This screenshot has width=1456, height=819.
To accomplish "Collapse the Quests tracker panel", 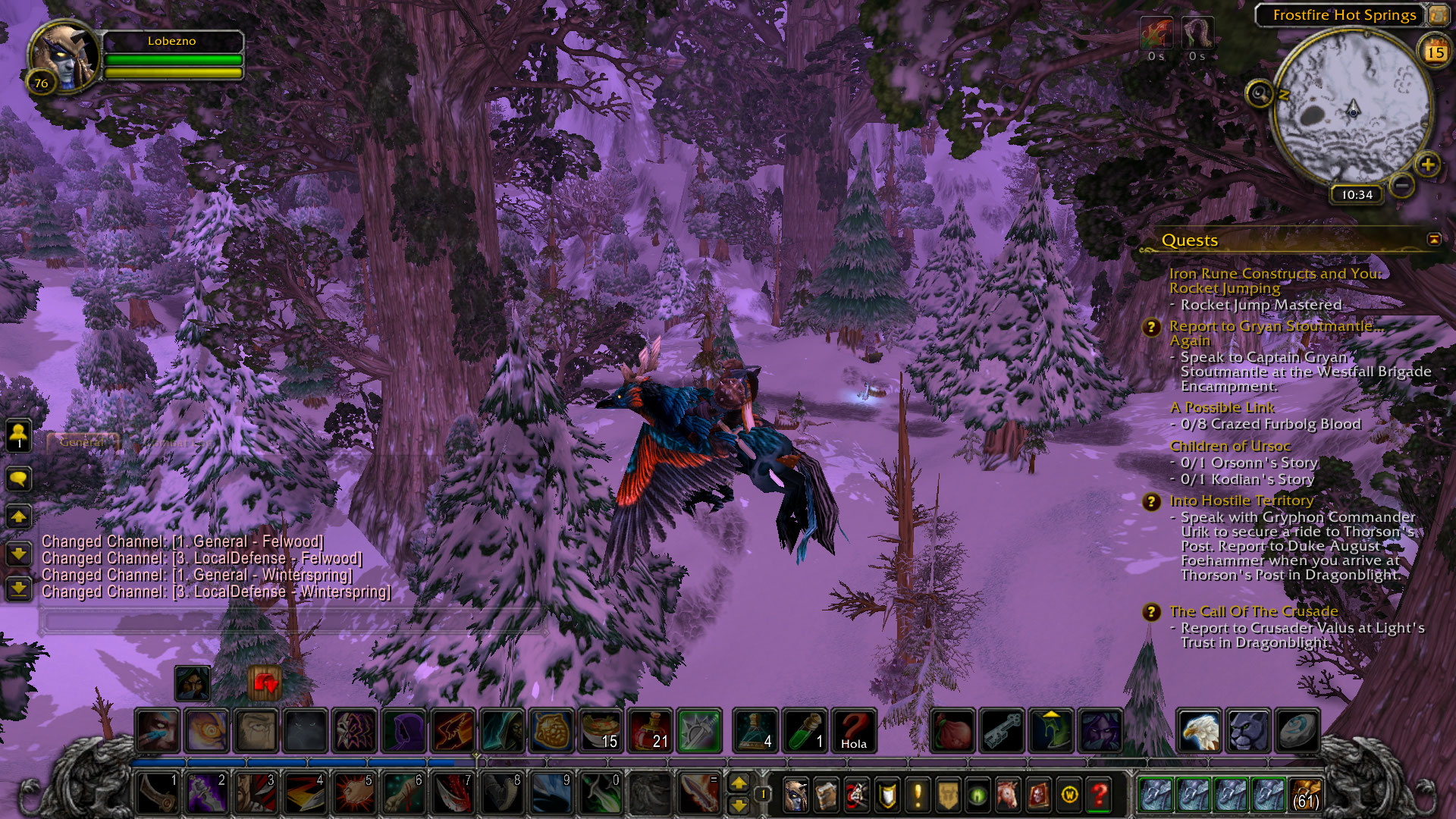I will coord(1433,240).
